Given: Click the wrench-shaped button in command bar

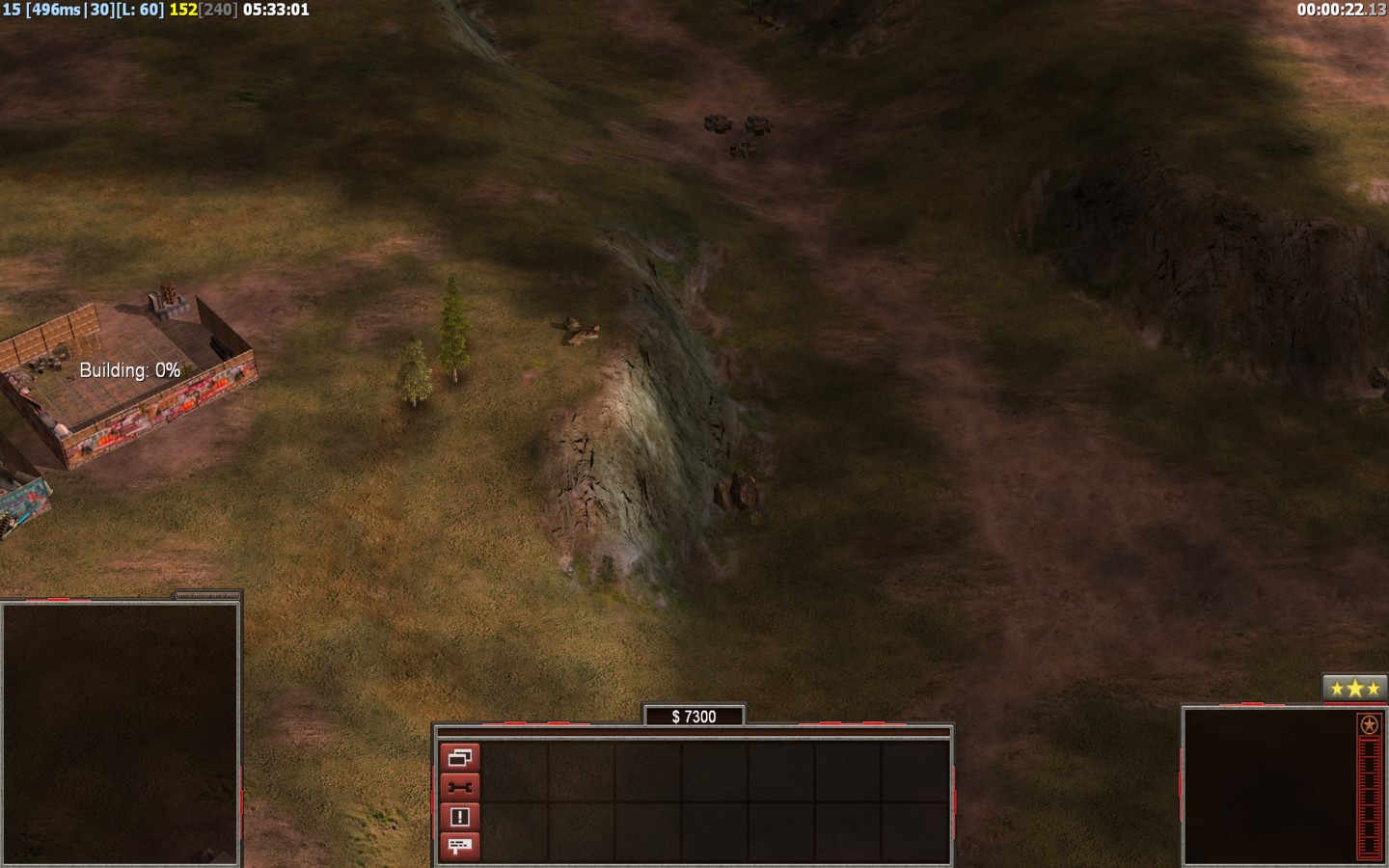Looking at the screenshot, I should pos(459,787).
